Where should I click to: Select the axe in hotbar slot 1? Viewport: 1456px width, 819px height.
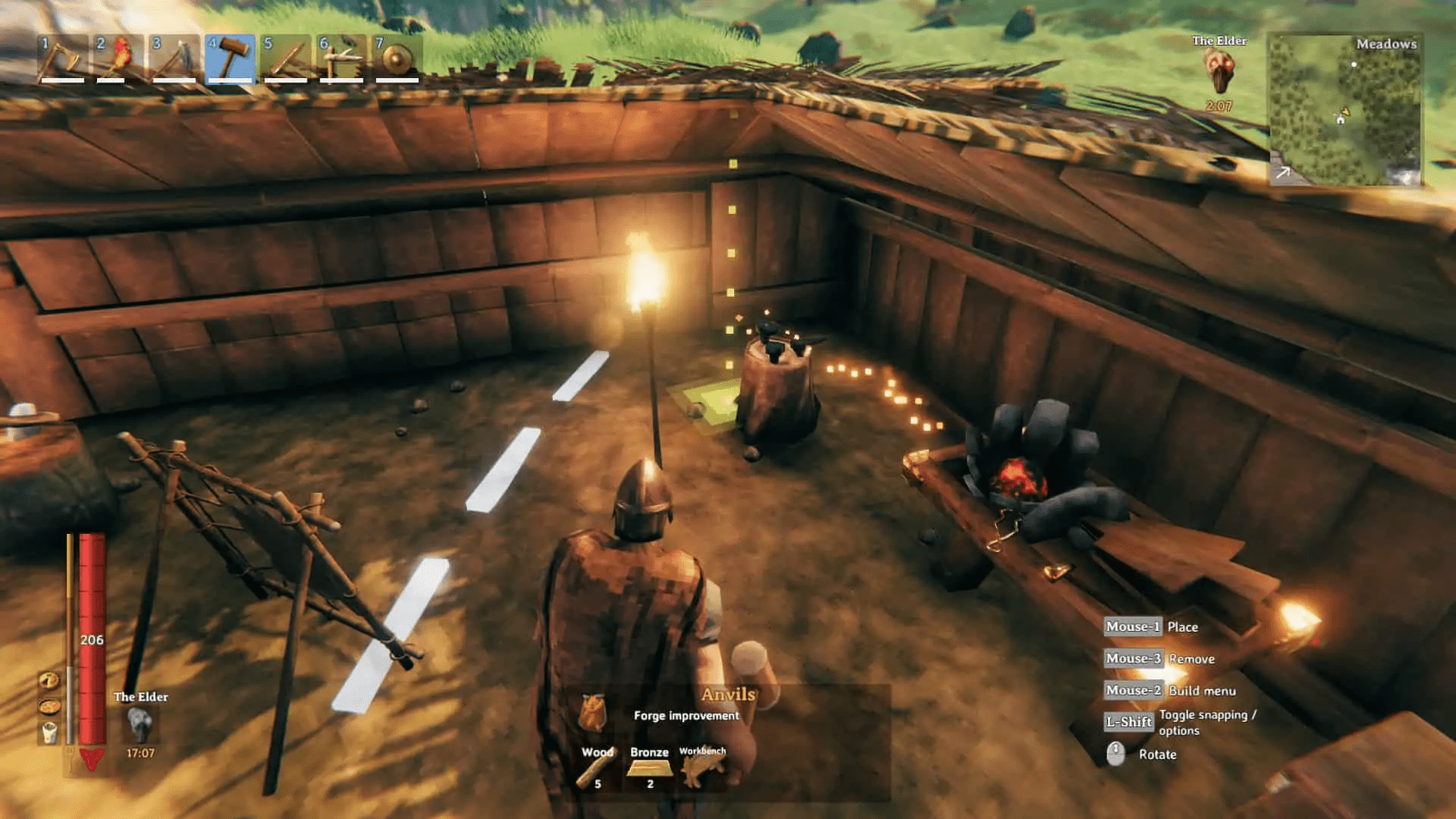[64, 58]
